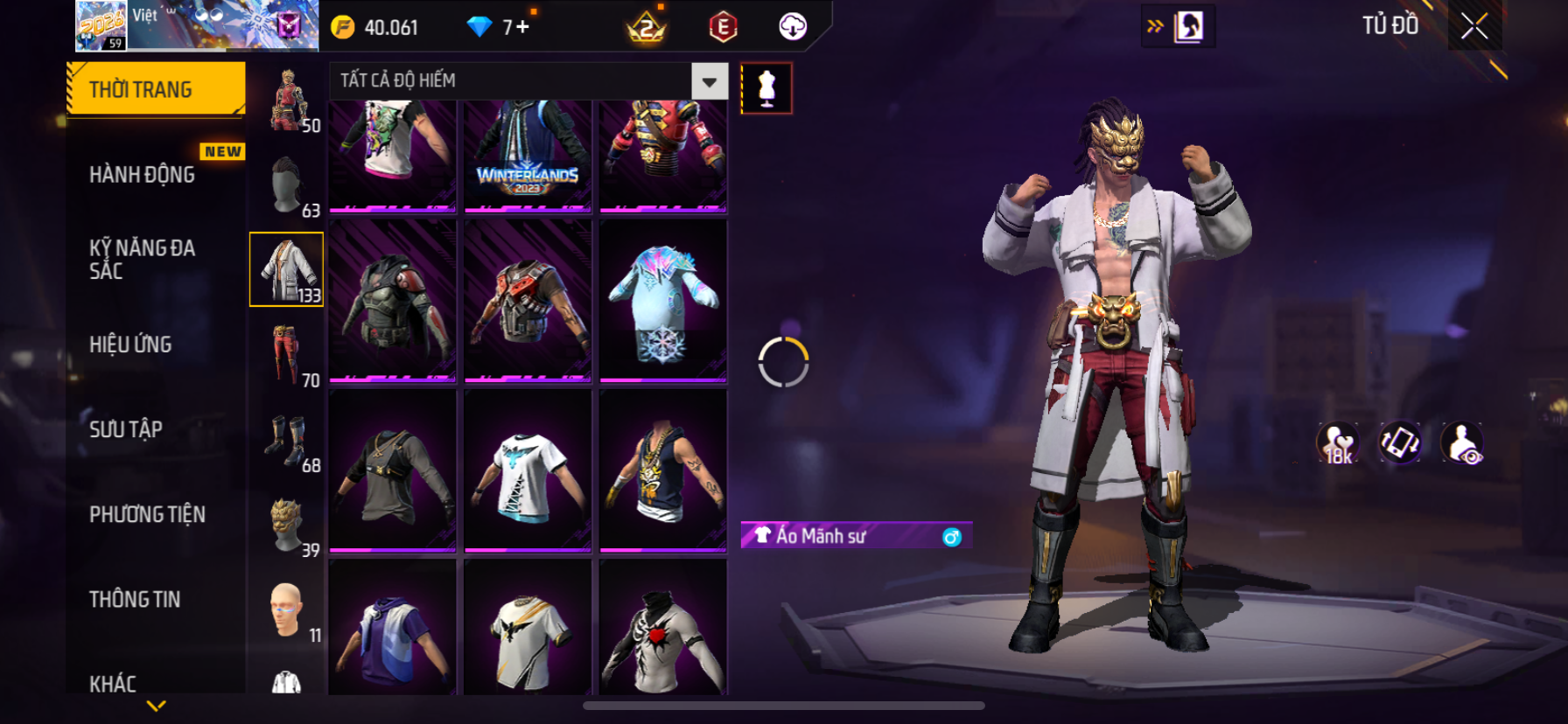Open the Kỹ Năng Đa Sắc section
The image size is (1568, 724).
coord(143,259)
